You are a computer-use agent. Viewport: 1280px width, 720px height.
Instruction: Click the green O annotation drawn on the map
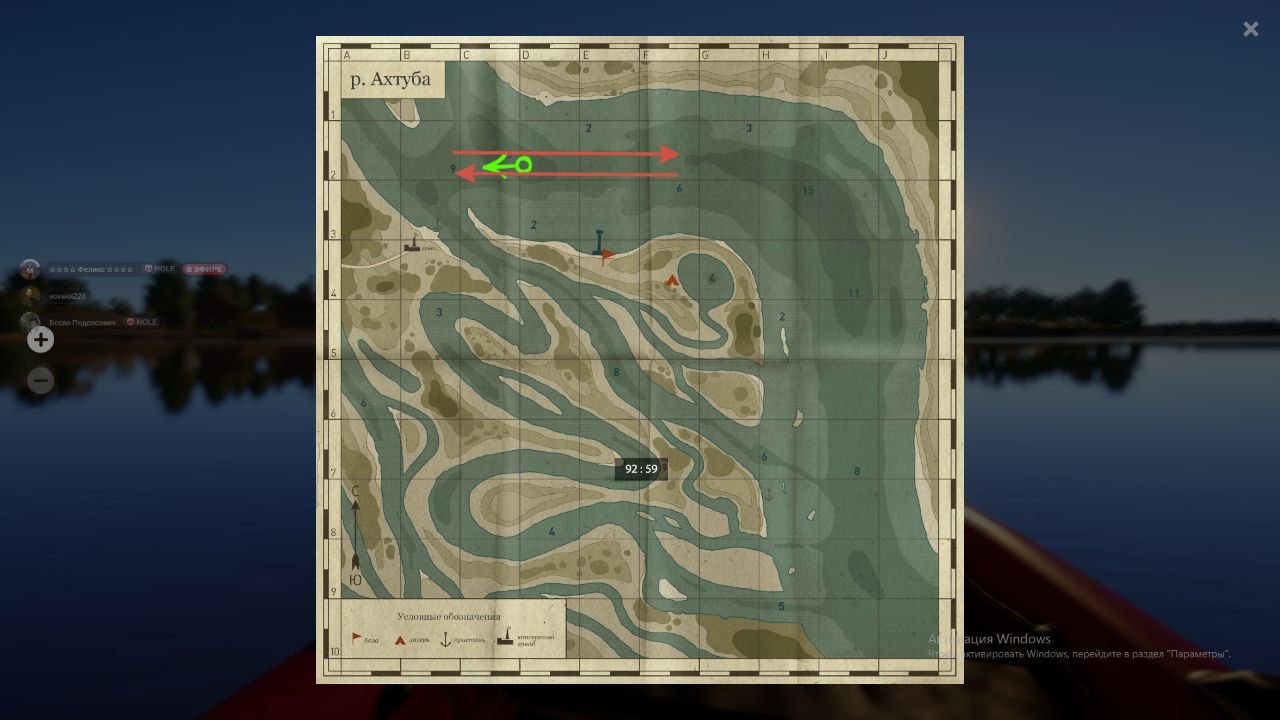(522, 164)
